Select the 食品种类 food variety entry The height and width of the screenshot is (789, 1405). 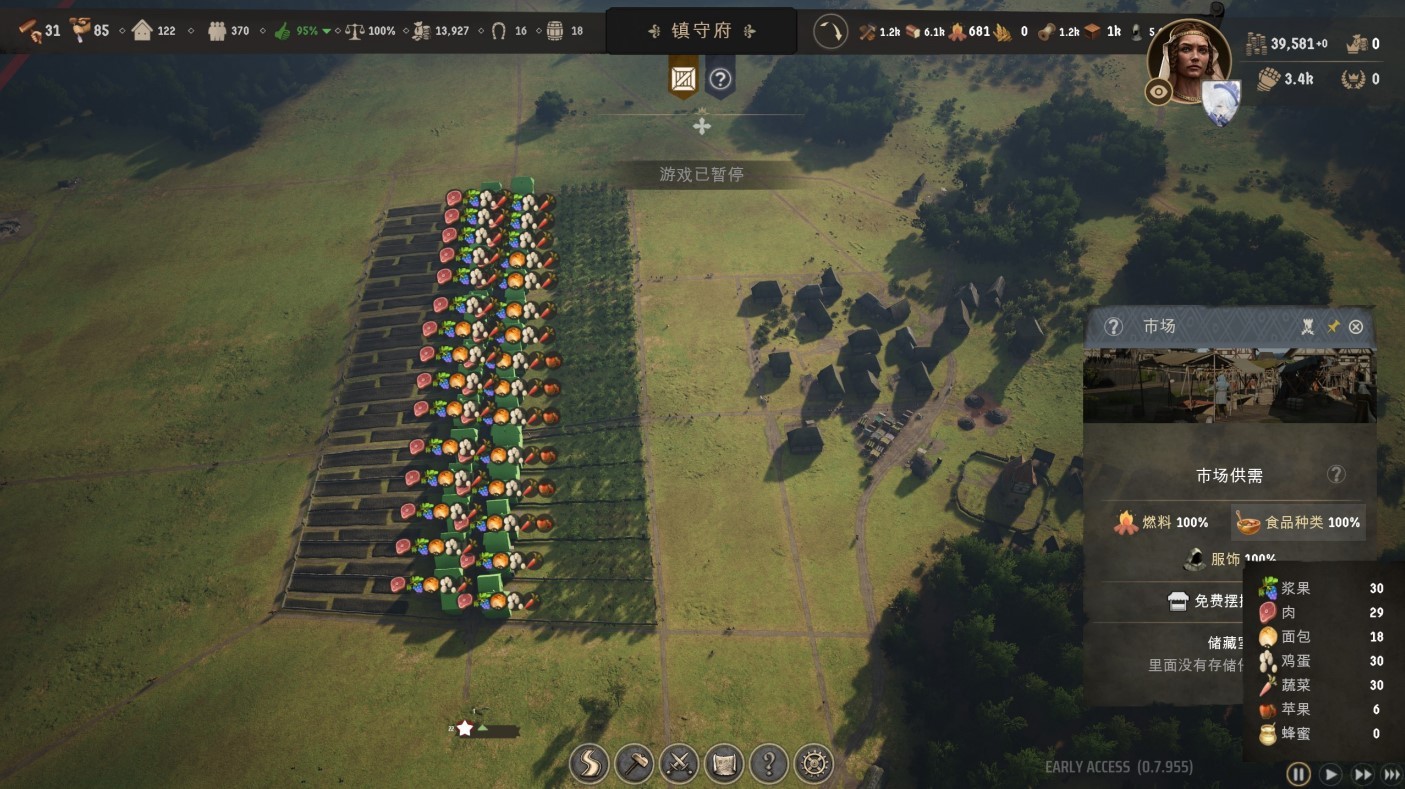[x=1298, y=522]
